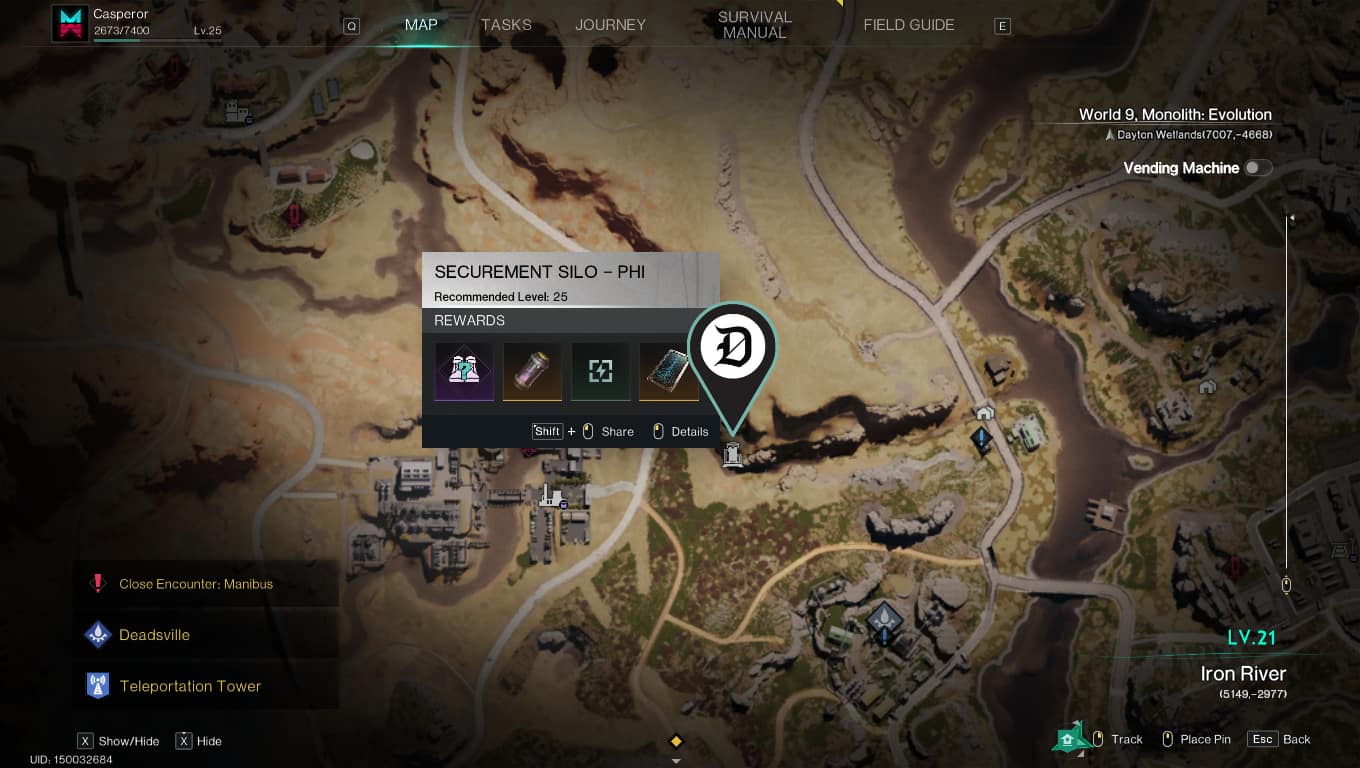Inspect the blue circuit-plate reward

click(668, 372)
